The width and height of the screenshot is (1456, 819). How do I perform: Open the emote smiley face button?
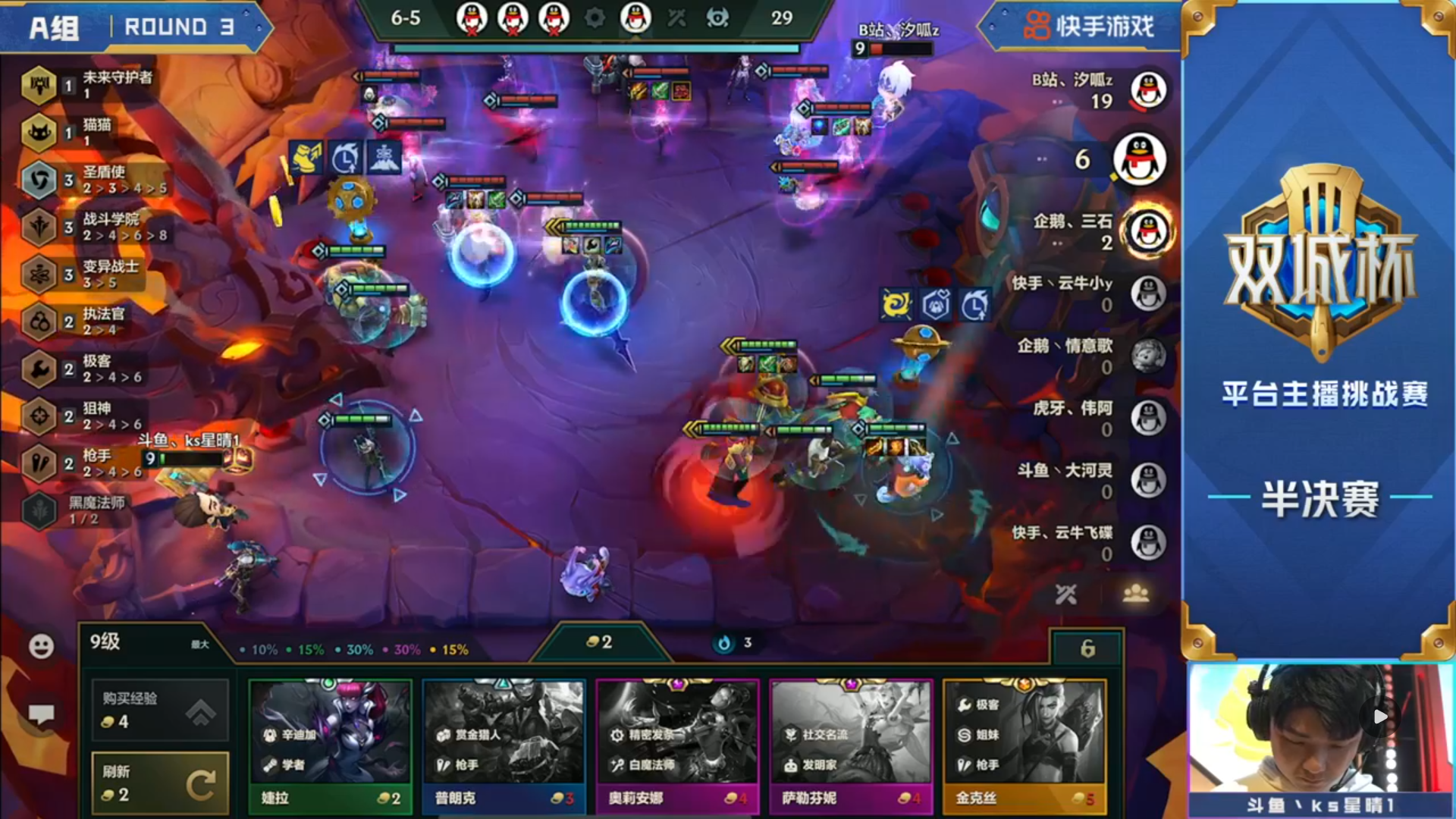(x=41, y=646)
